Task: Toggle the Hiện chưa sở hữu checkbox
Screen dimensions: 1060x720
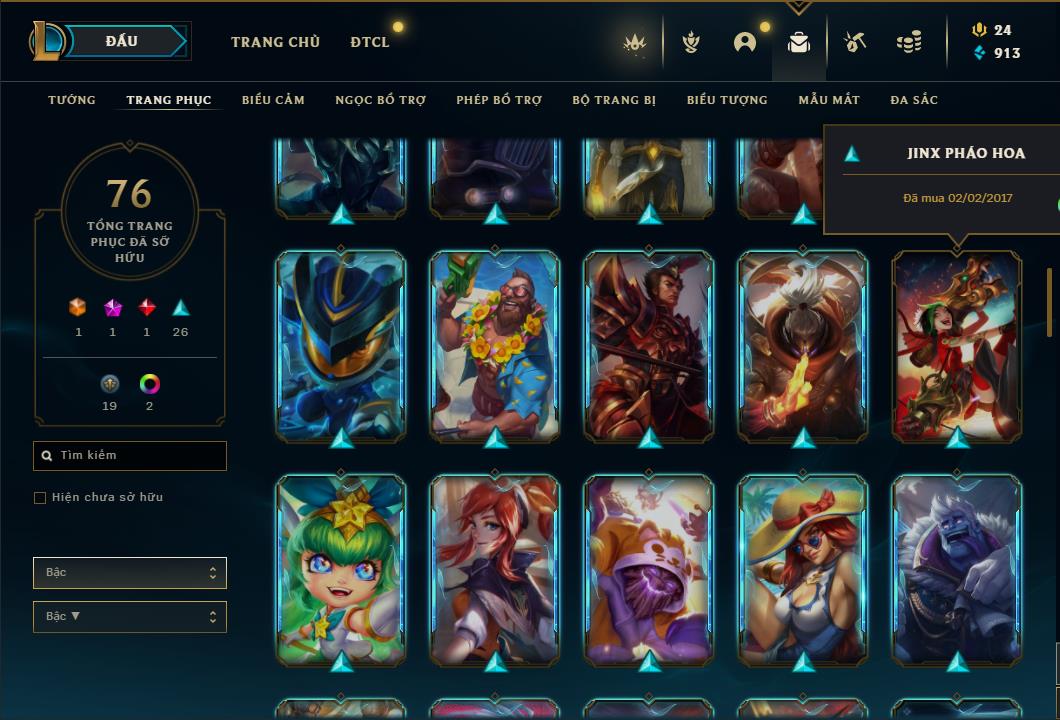Action: point(40,498)
